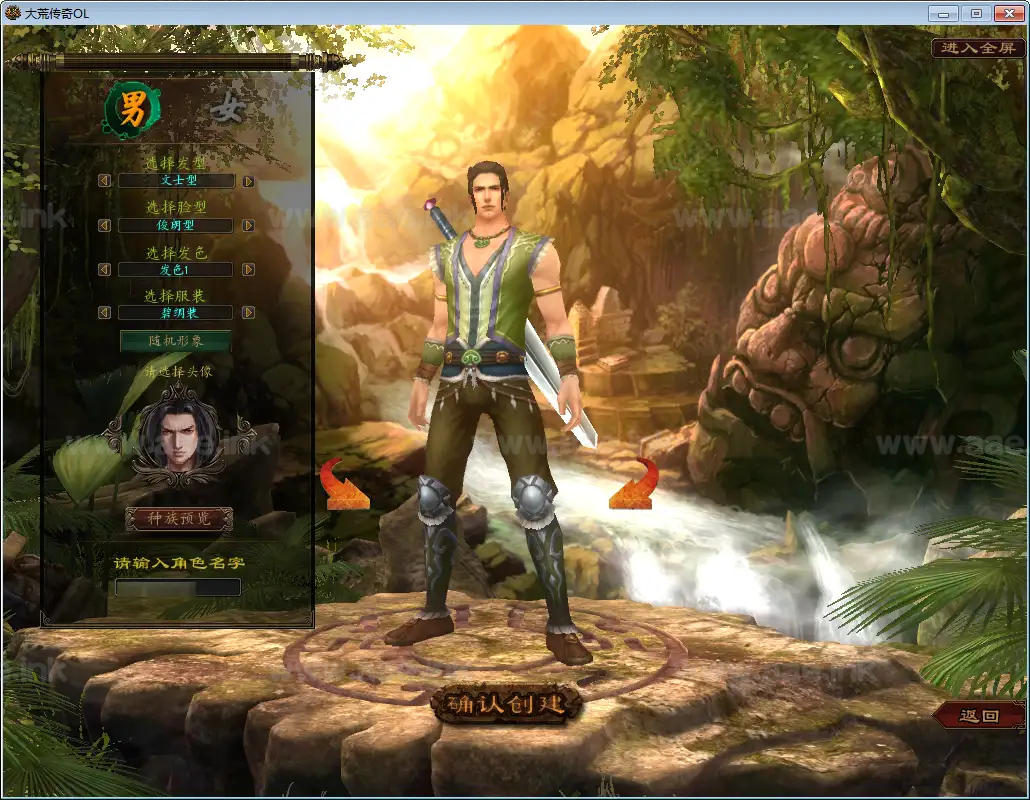This screenshot has width=1030, height=800.
Task: Rotate the character with the right orange arrow
Action: click(x=633, y=486)
